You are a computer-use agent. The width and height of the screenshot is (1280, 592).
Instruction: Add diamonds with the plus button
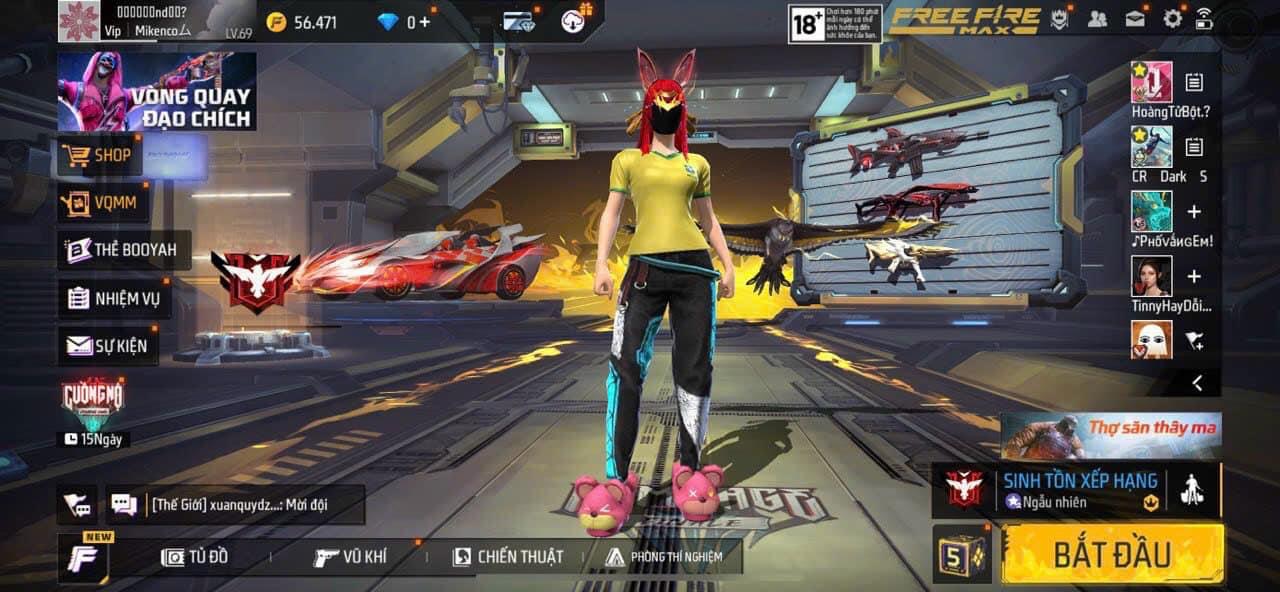pyautogui.click(x=424, y=22)
